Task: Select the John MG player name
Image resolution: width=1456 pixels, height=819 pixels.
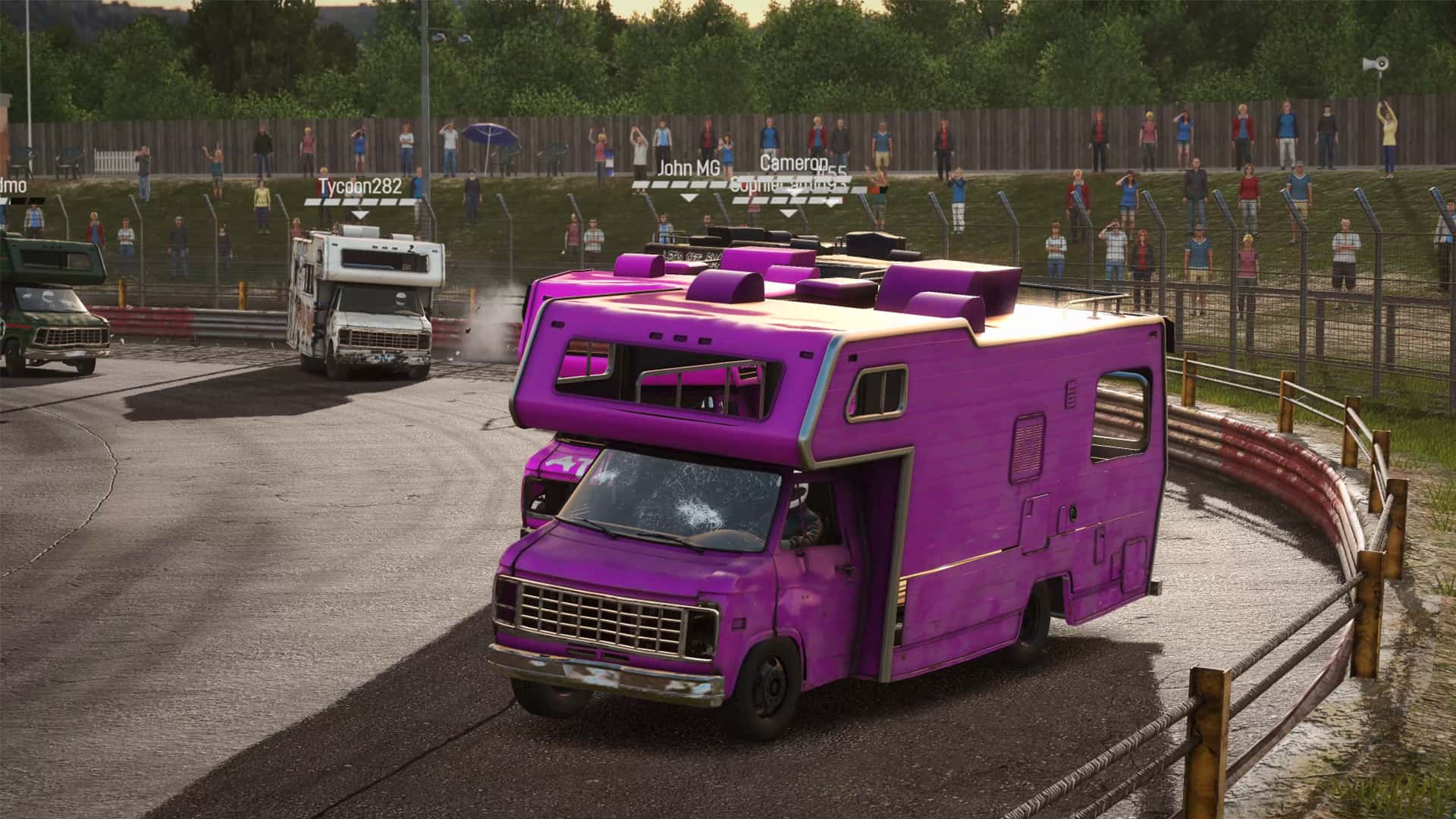Action: (690, 167)
